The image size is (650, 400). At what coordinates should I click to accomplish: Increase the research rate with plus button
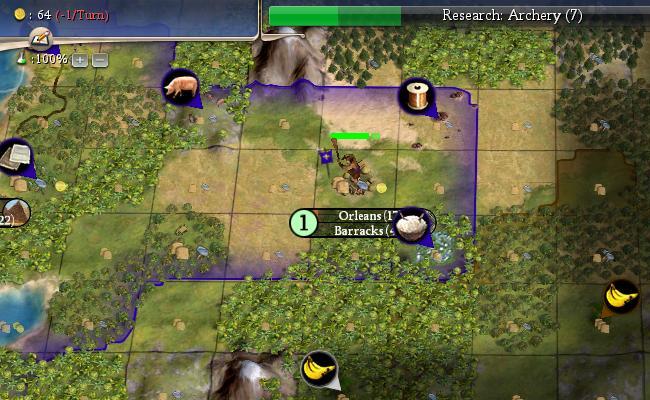80,60
